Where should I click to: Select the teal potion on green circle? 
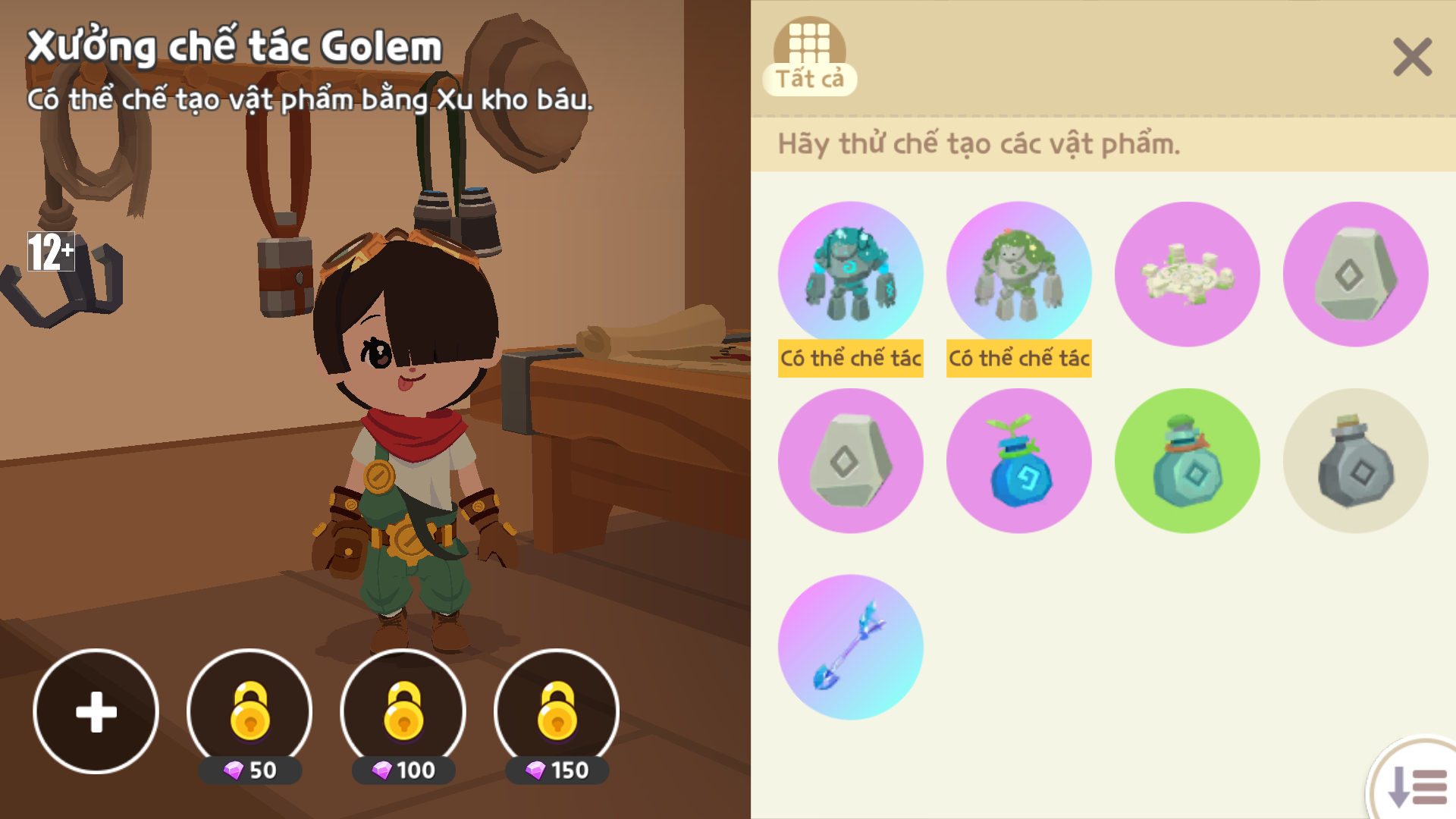click(1187, 461)
